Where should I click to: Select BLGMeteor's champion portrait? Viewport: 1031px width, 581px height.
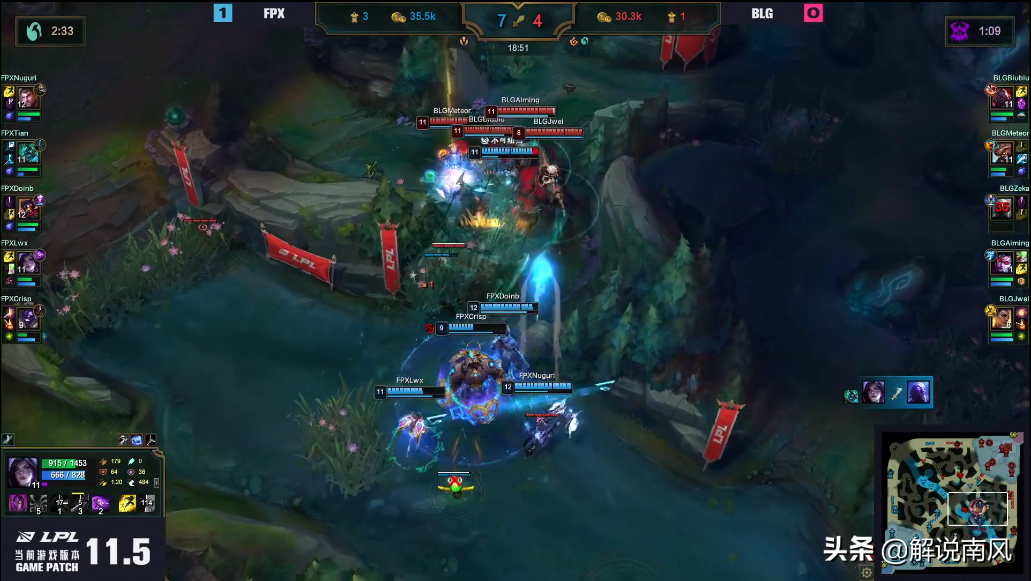tap(1004, 152)
